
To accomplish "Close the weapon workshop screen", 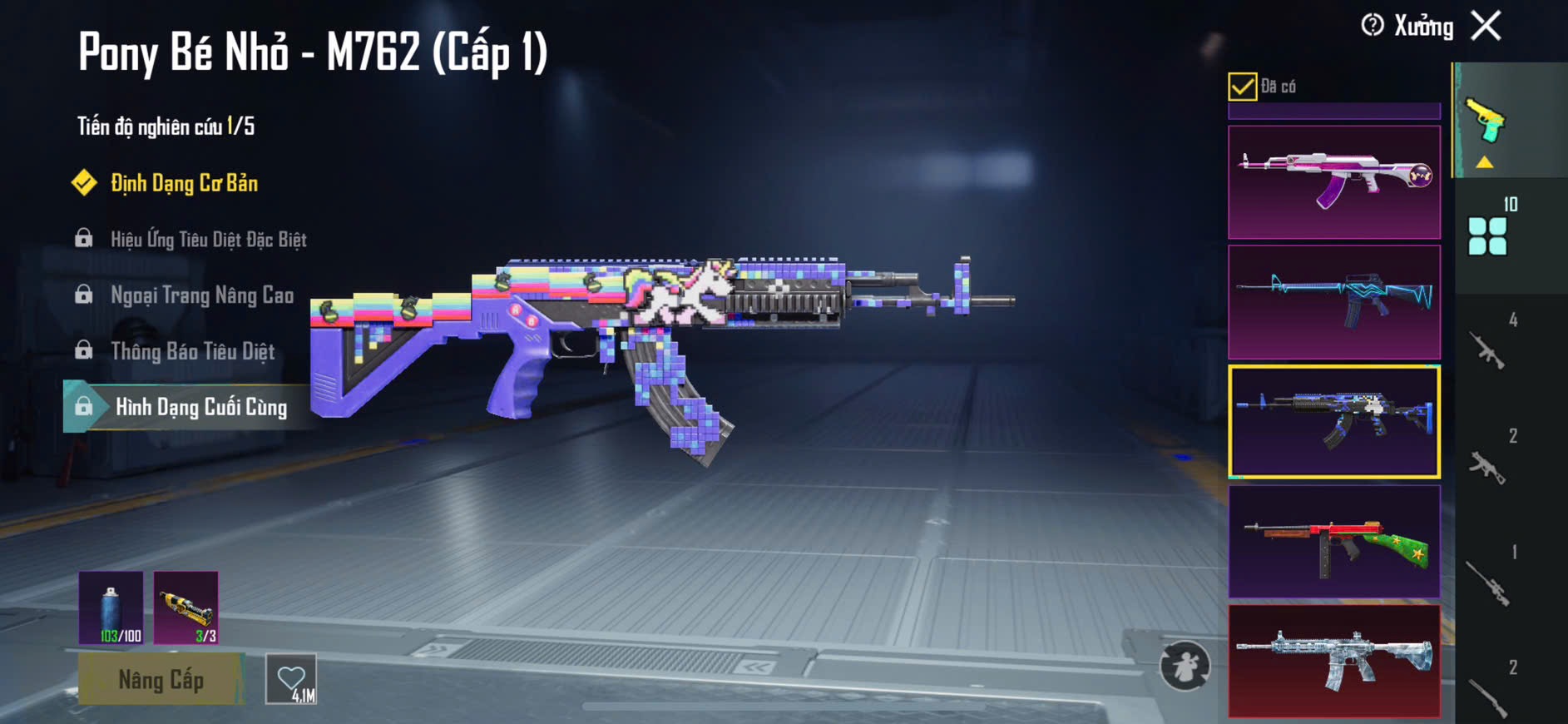I will (1486, 26).
